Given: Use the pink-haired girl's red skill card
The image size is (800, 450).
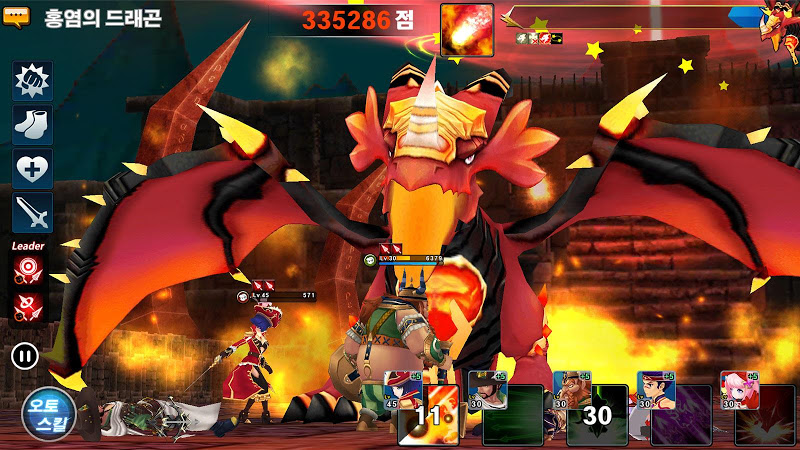Looking at the screenshot, I should pos(764,415).
